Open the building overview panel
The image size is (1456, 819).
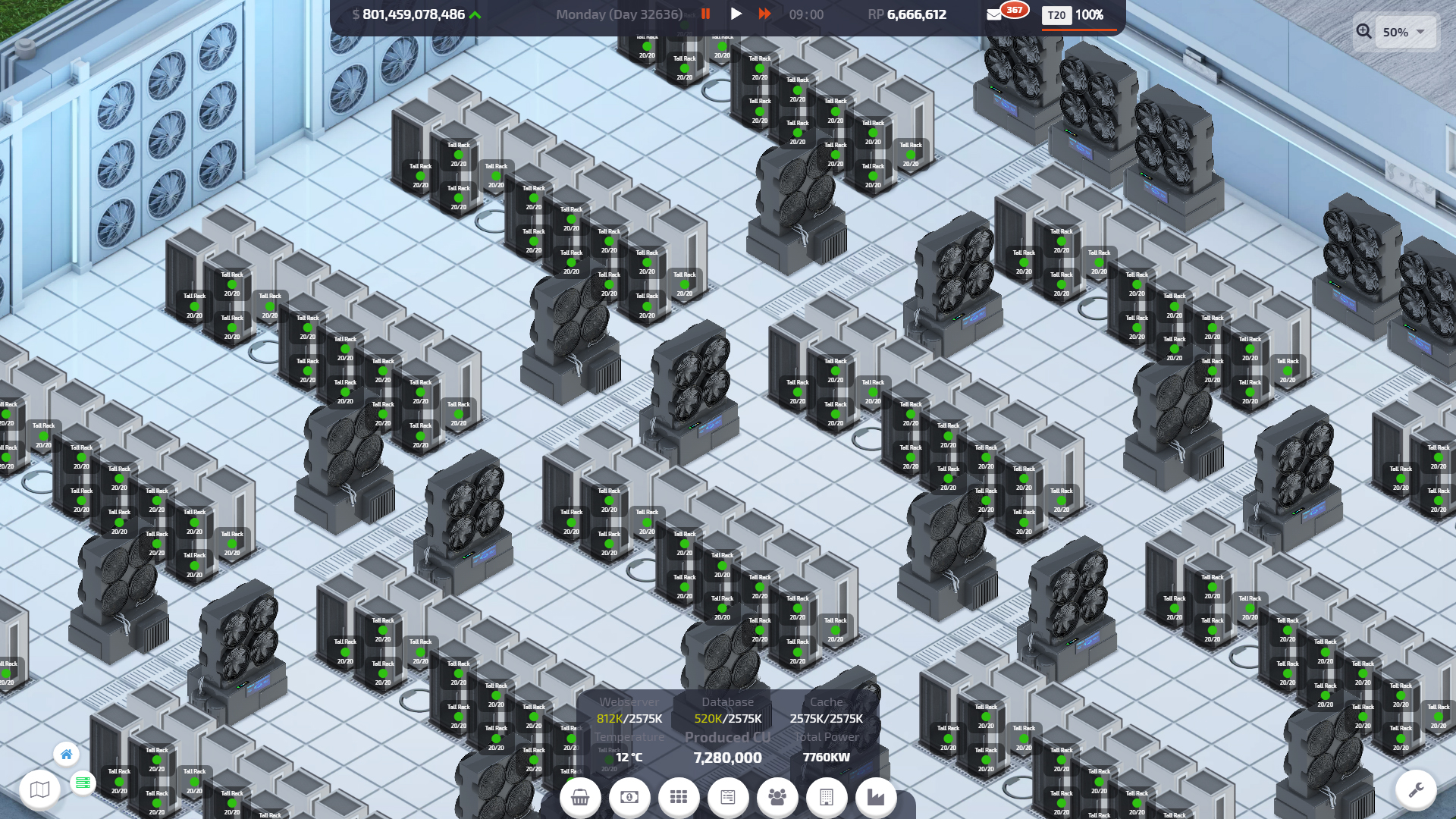(826, 797)
